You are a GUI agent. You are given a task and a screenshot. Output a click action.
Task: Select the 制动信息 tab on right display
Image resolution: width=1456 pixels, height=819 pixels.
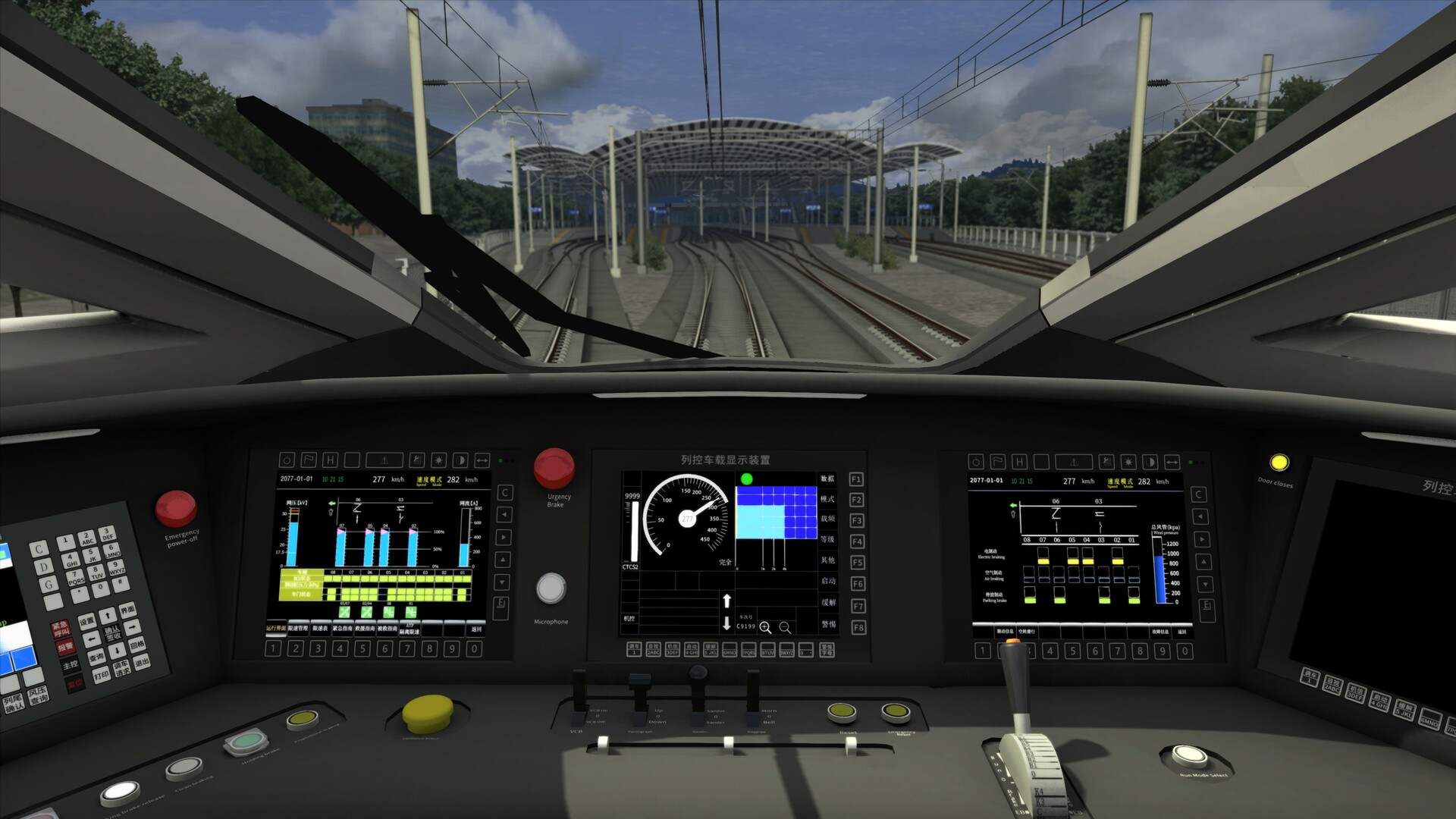click(1005, 631)
